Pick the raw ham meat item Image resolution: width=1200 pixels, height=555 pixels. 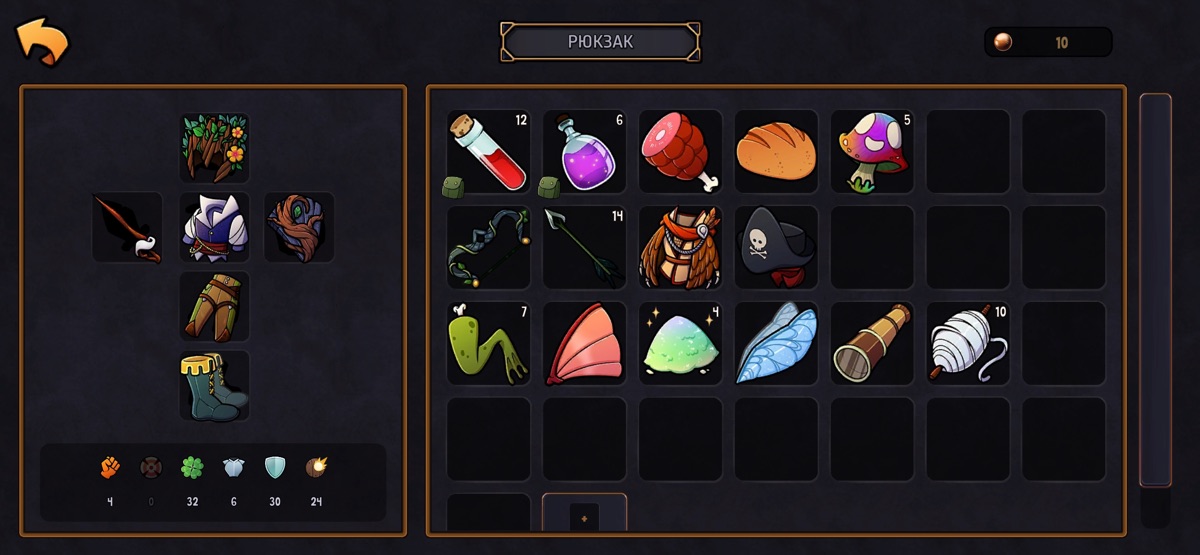(680, 151)
